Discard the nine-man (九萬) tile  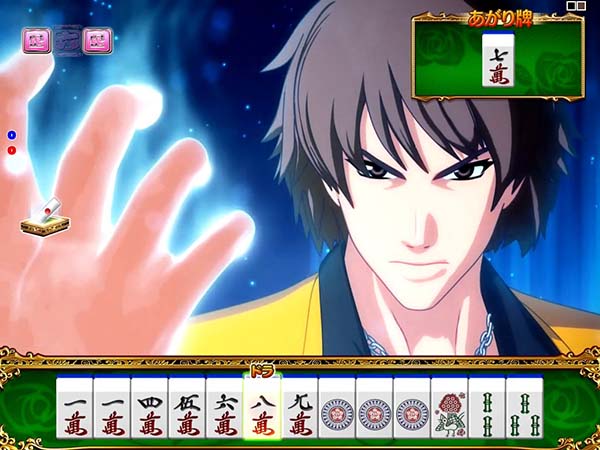[x=299, y=412]
